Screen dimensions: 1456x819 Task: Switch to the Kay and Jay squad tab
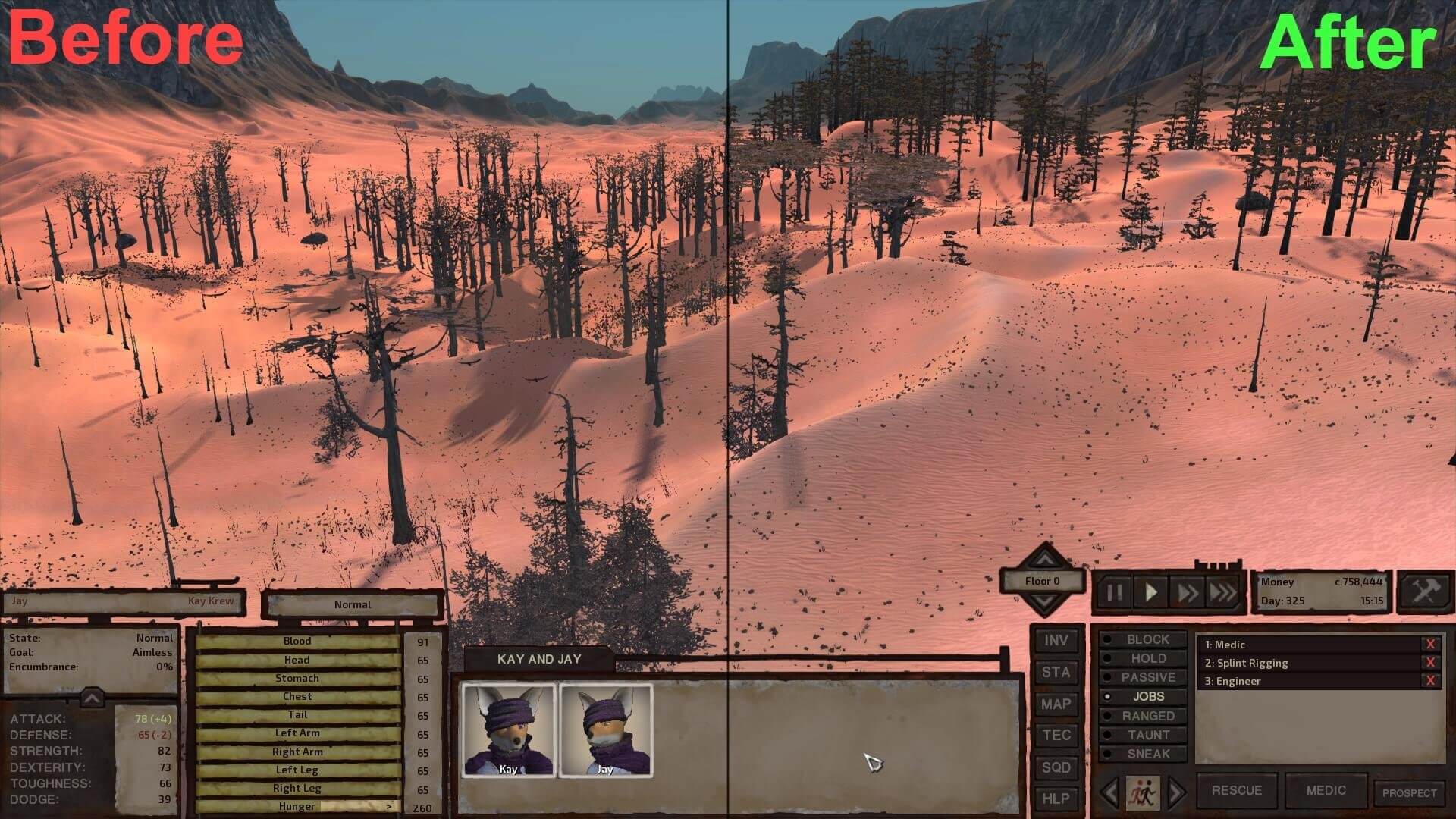pyautogui.click(x=538, y=659)
